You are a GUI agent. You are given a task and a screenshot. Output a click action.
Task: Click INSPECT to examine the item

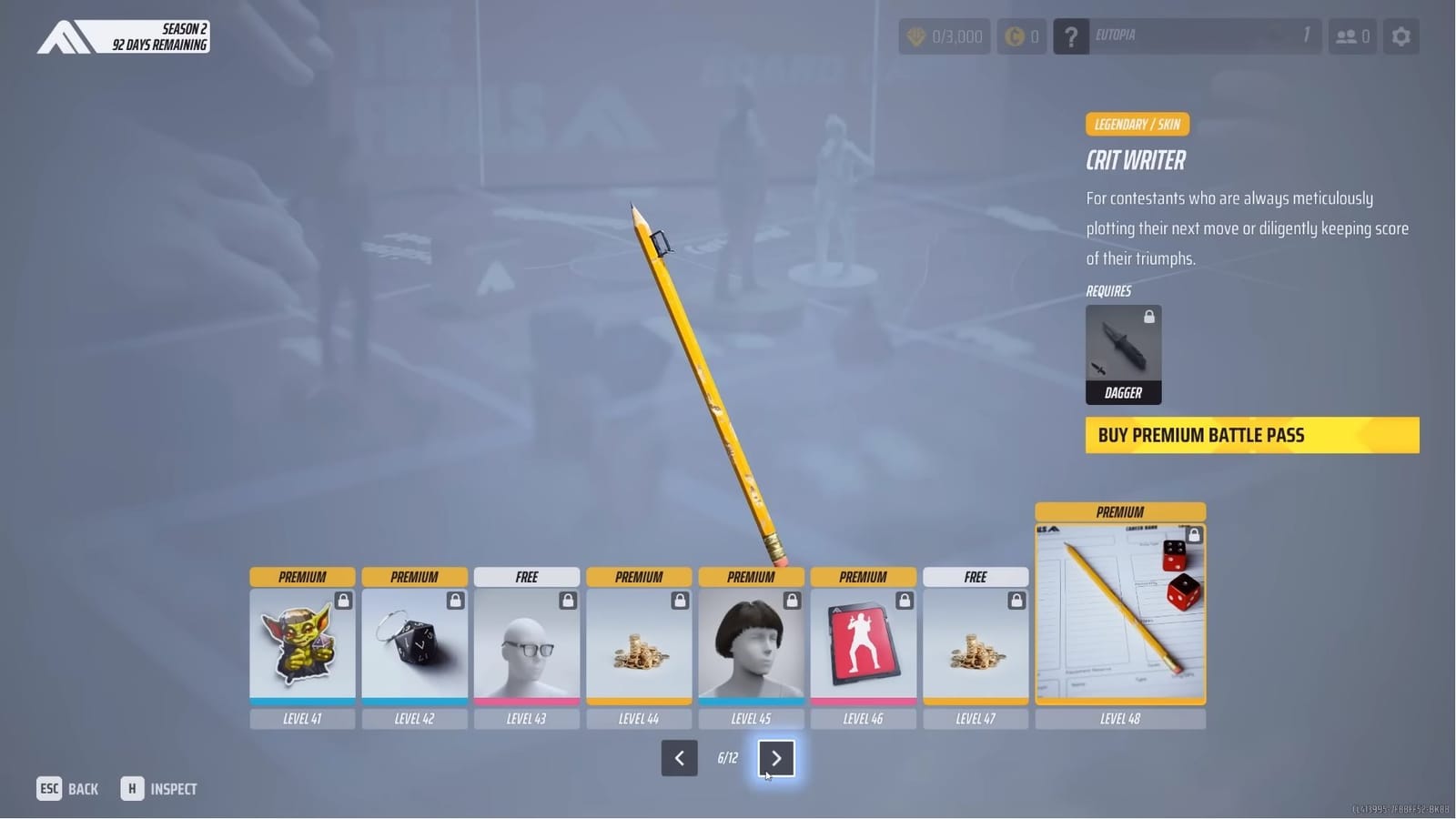pos(160,788)
